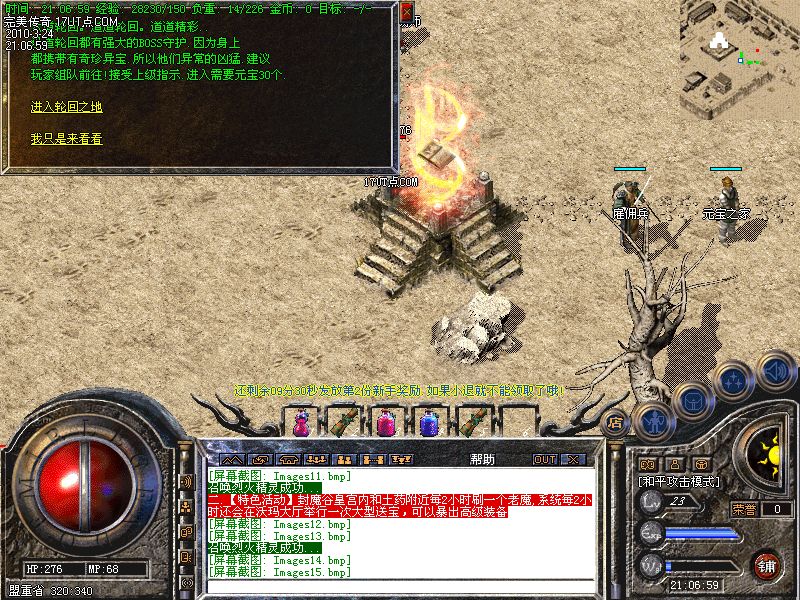Open the skills orb with four stars
The height and width of the screenshot is (600, 800).
pos(735,381)
